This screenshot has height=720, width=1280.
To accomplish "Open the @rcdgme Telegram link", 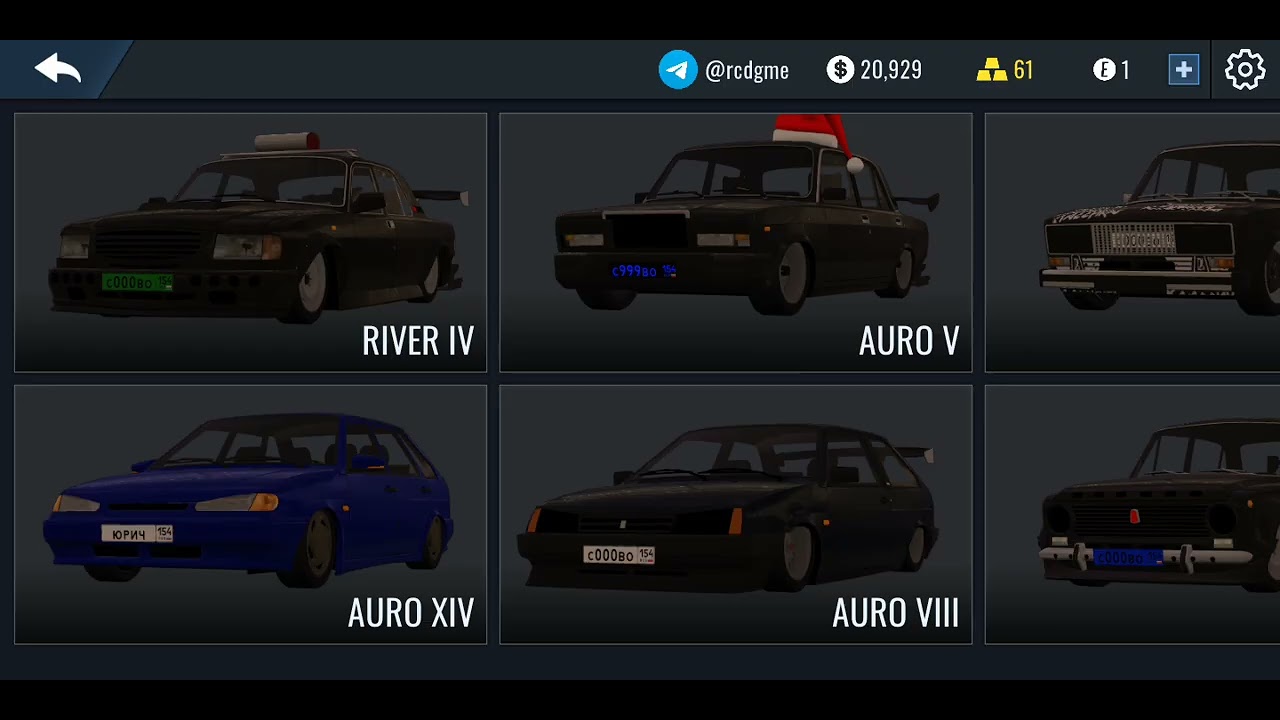I will coord(724,70).
